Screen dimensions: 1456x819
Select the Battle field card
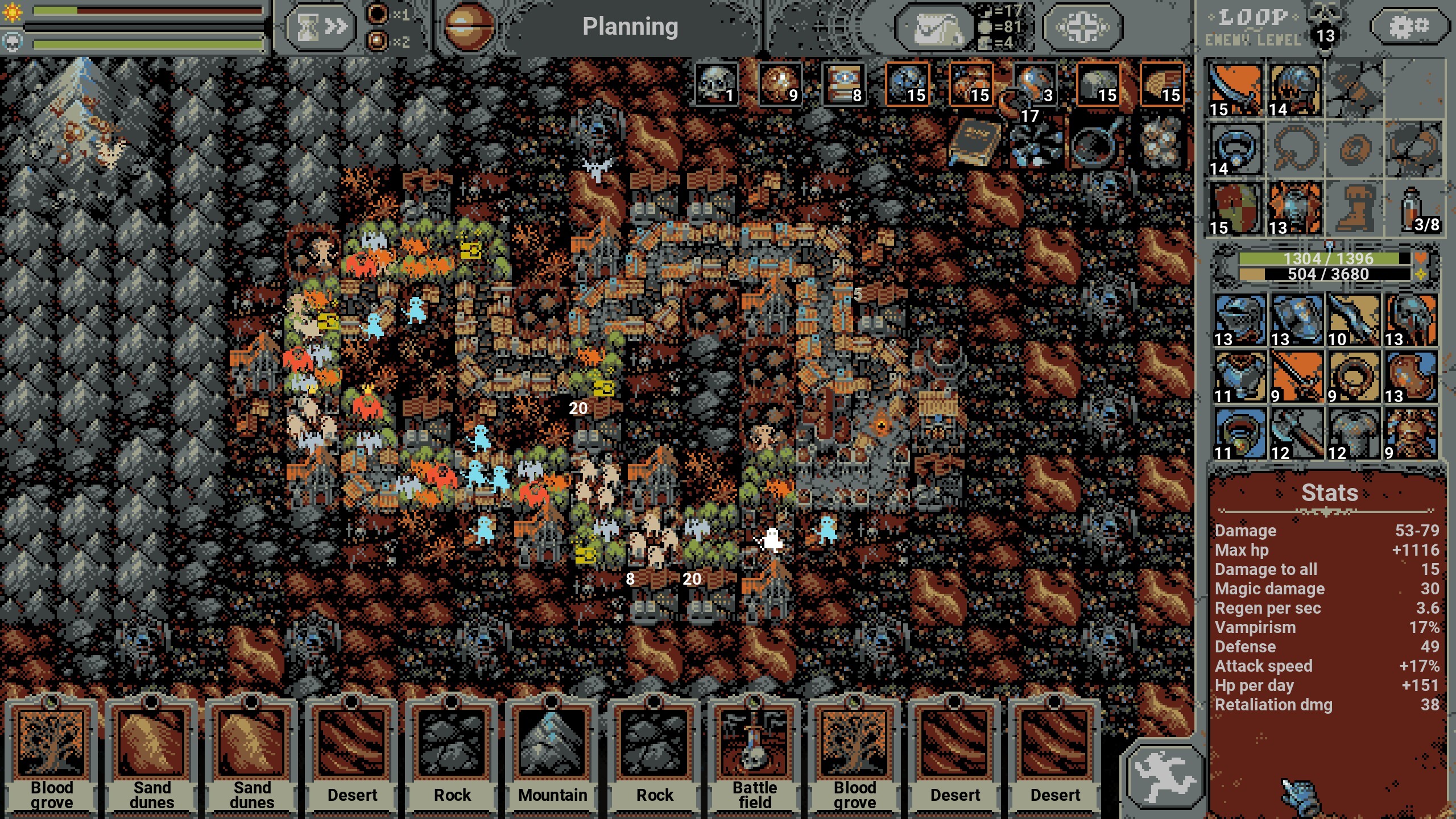pos(755,756)
